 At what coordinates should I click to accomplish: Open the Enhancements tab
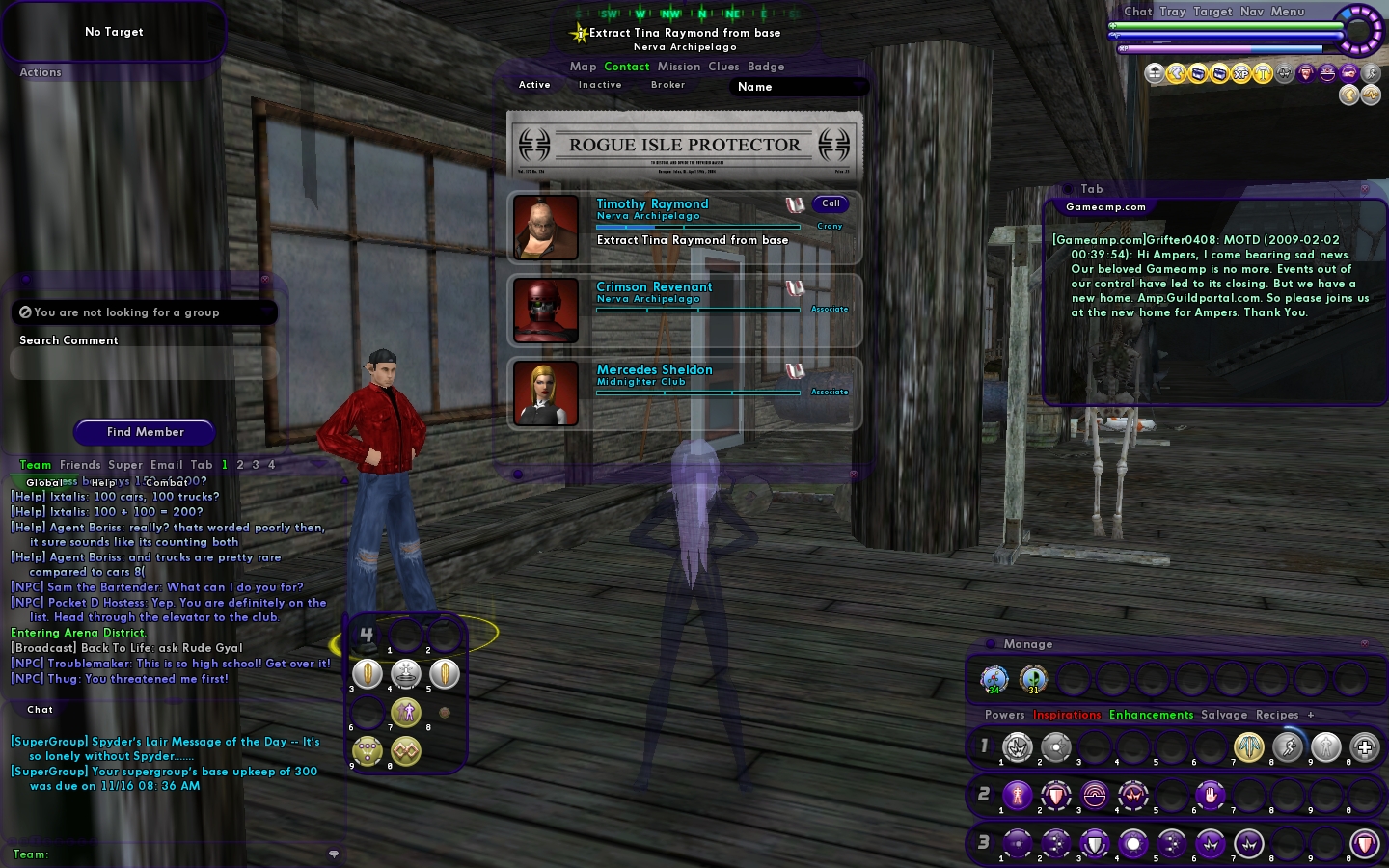1151,715
